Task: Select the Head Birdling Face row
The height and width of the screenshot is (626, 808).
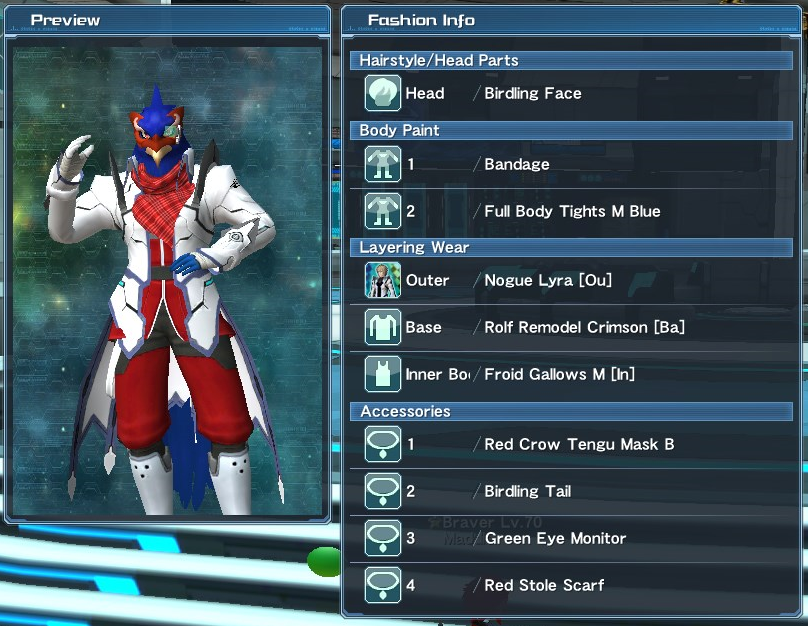Action: (x=571, y=94)
